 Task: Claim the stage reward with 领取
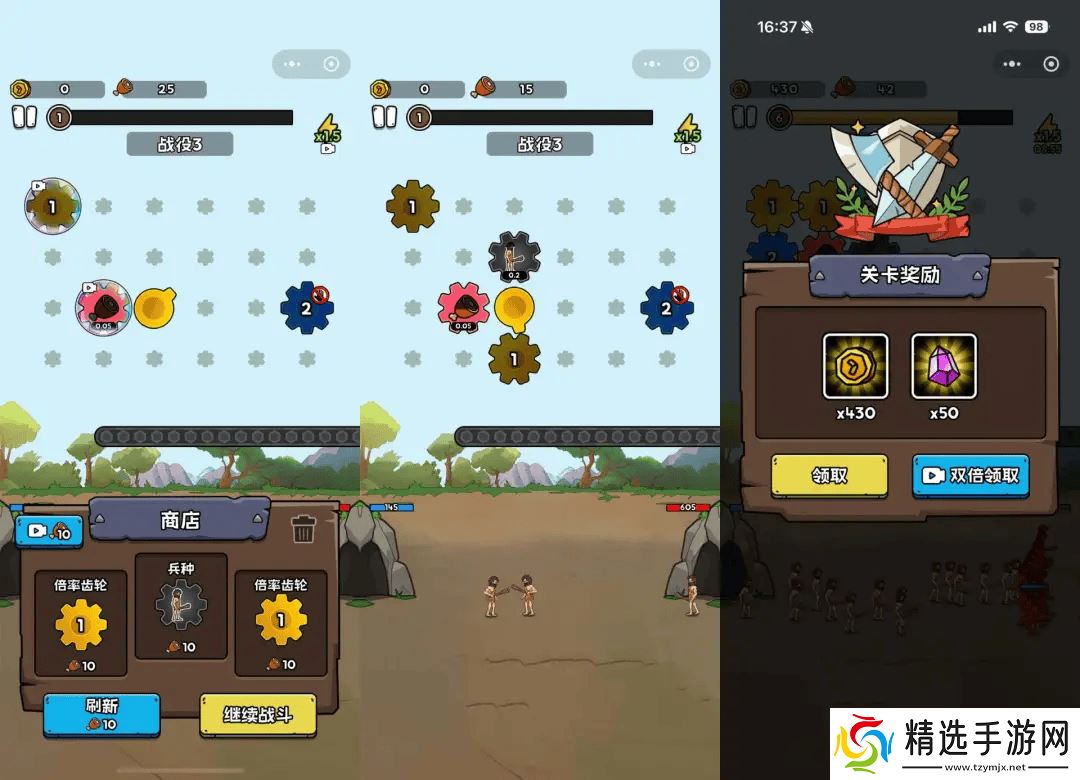[x=829, y=476]
